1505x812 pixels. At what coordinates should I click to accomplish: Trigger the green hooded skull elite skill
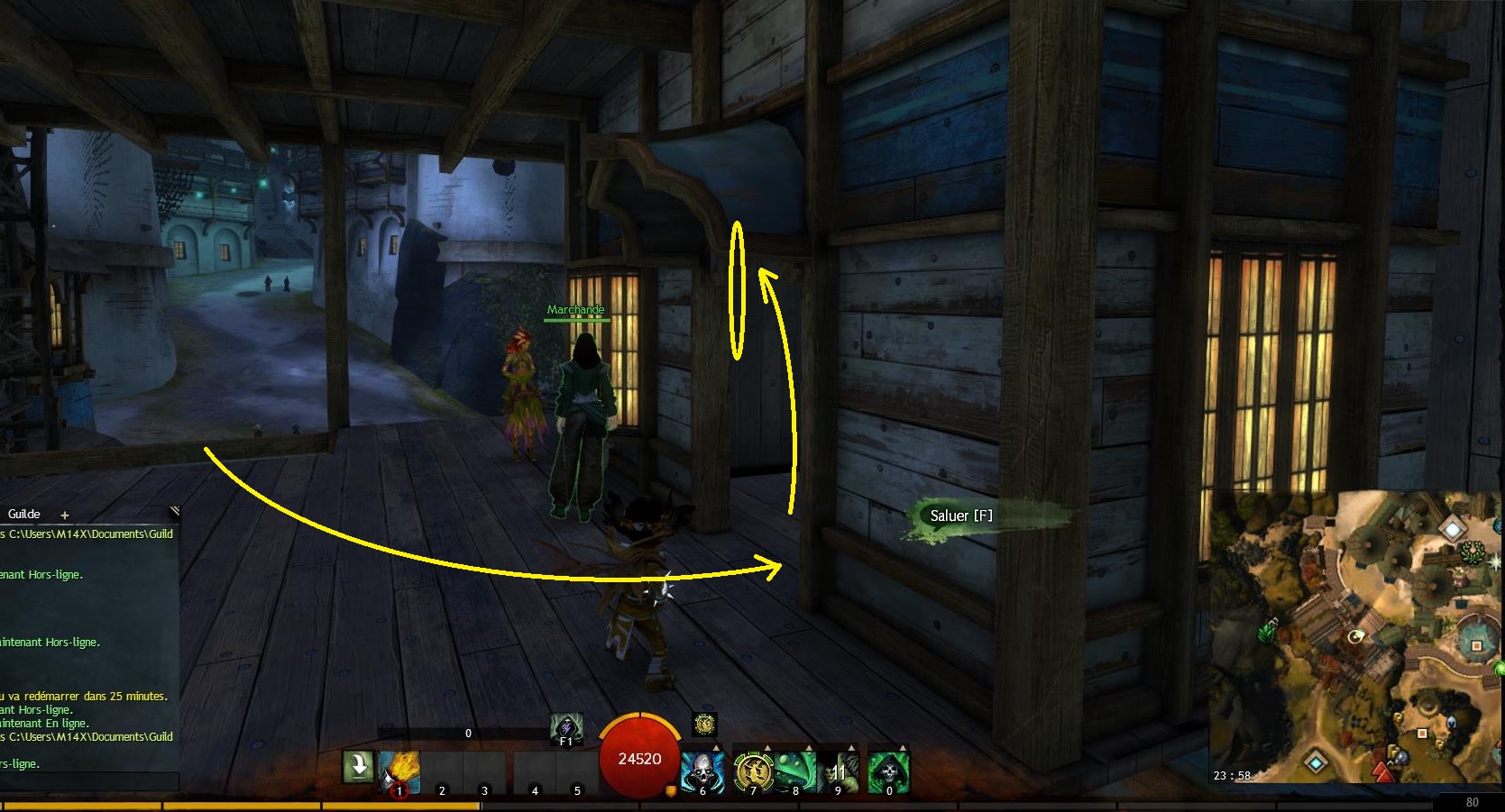[x=888, y=772]
